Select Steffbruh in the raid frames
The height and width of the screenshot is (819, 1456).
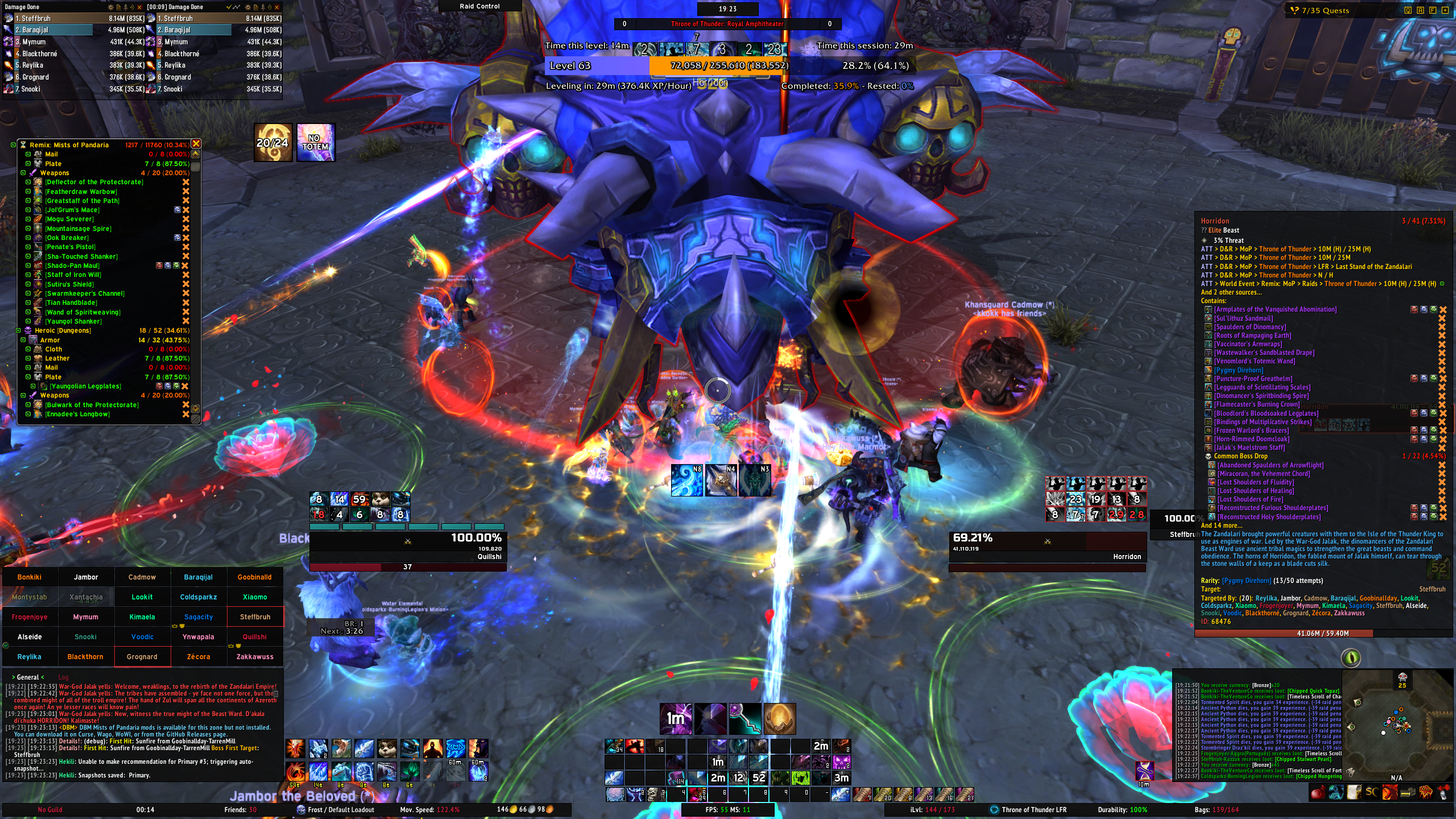click(255, 617)
